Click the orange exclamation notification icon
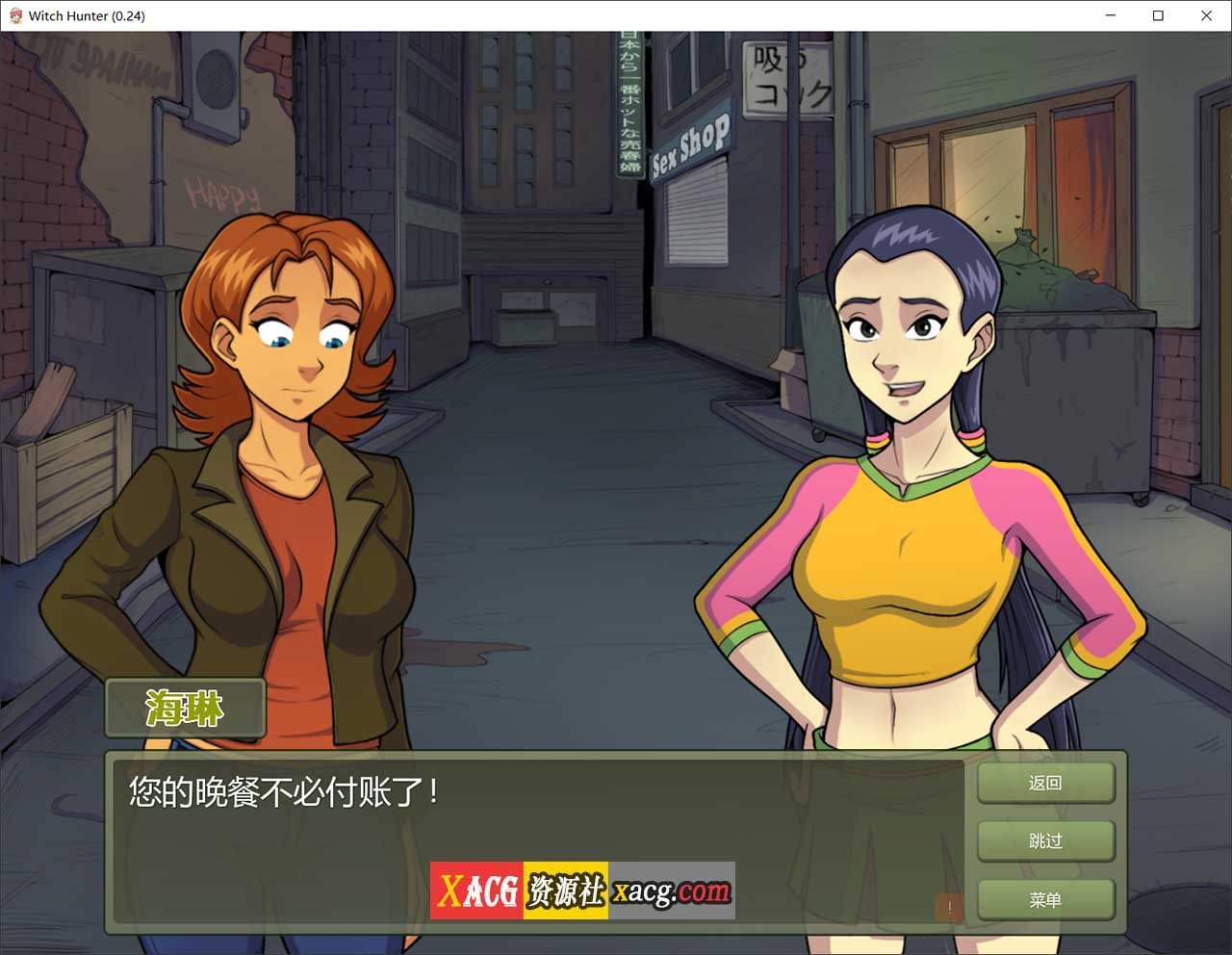 pos(948,907)
